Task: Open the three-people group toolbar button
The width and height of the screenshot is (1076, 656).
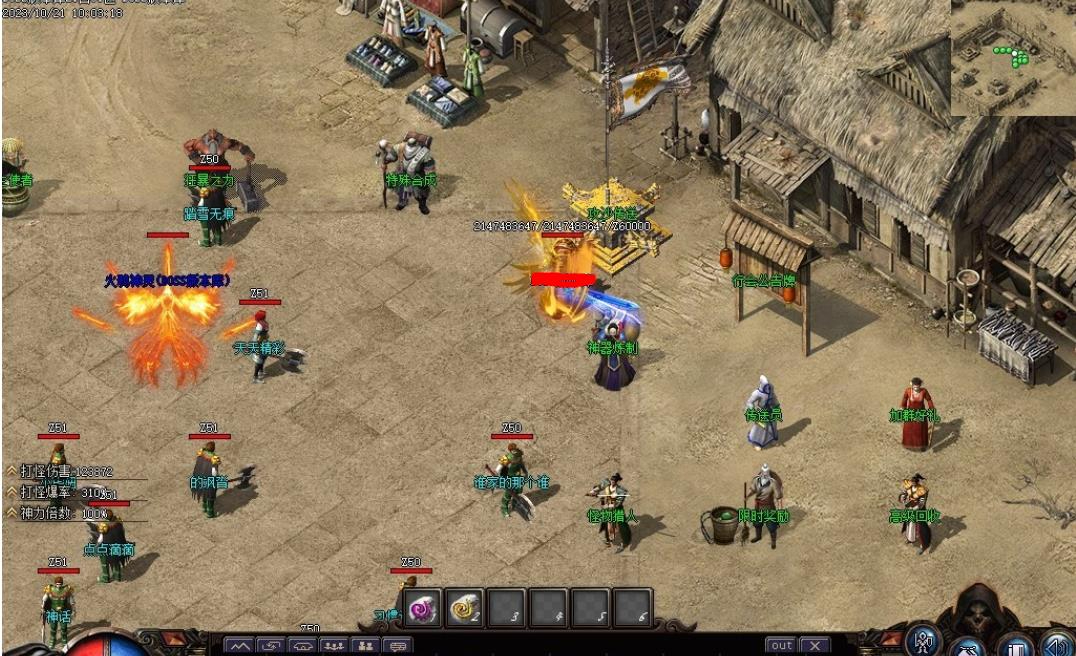Action: (x=334, y=646)
